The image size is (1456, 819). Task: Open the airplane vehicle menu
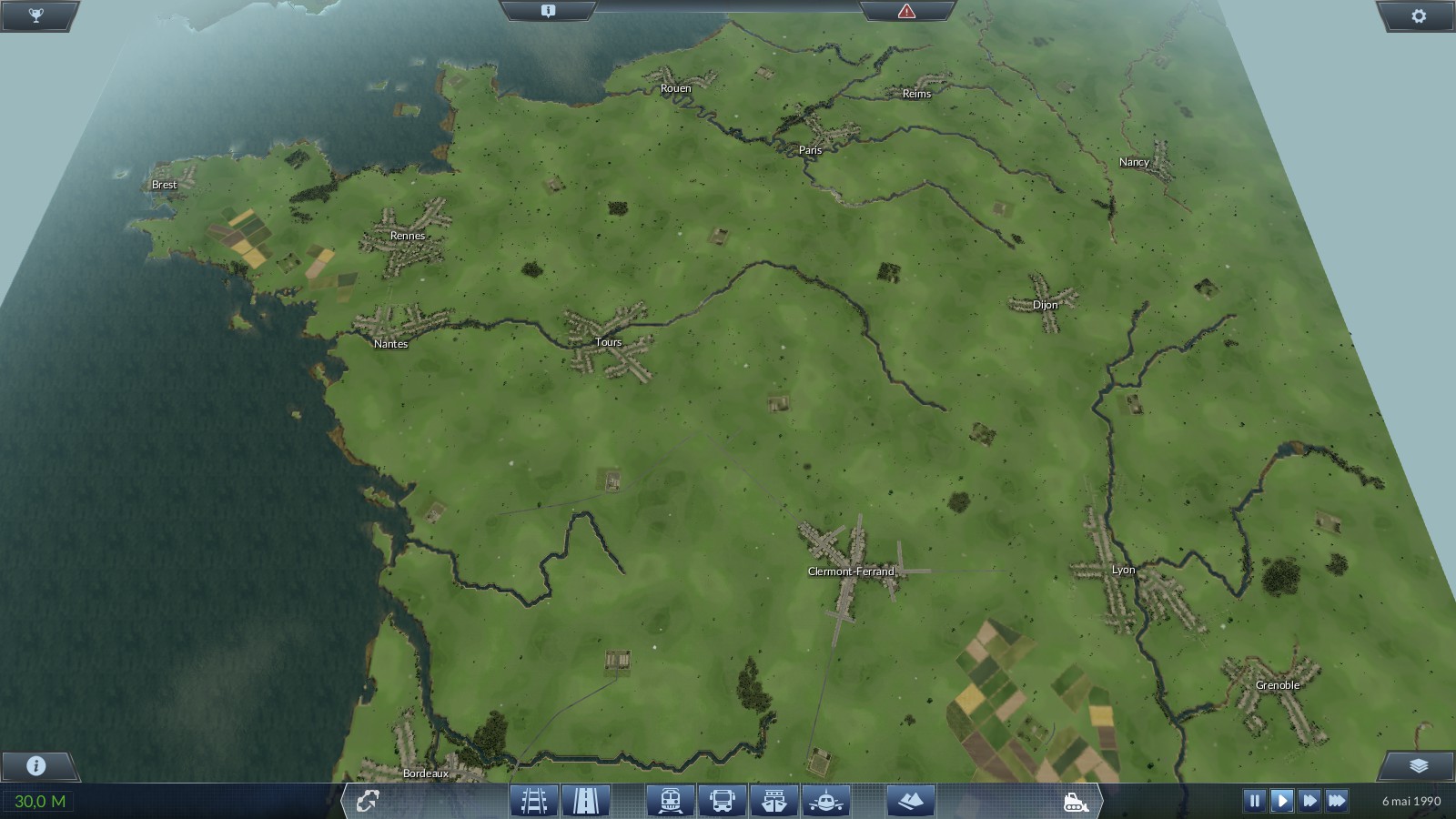826,801
